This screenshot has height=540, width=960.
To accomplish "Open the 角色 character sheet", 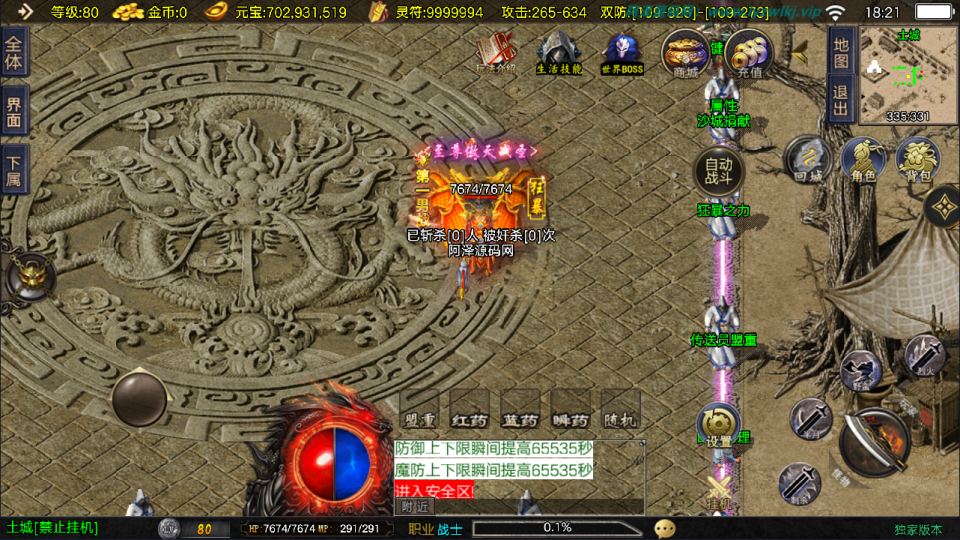I will (863, 159).
